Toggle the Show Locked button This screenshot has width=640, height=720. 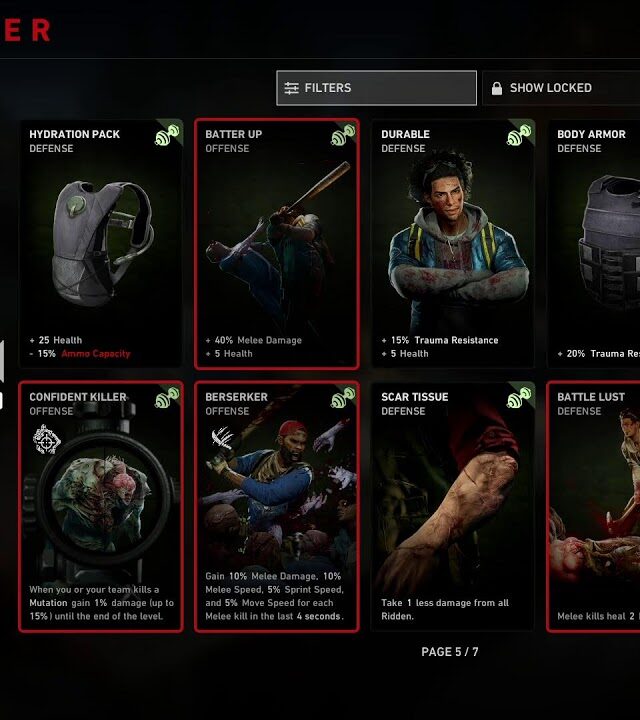560,88
